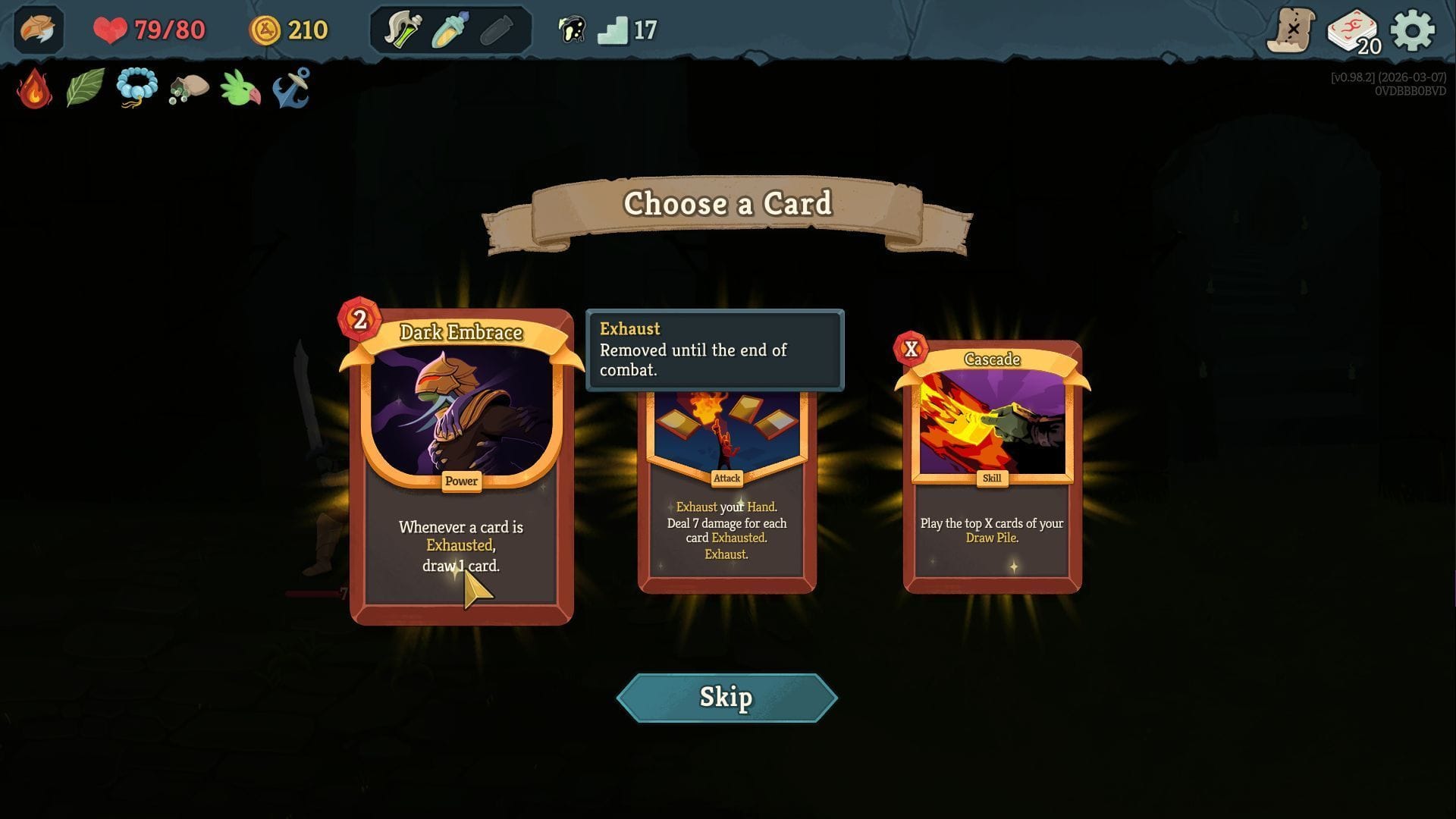1456x819 pixels.
Task: Click the flame relic icon
Action: [x=34, y=89]
